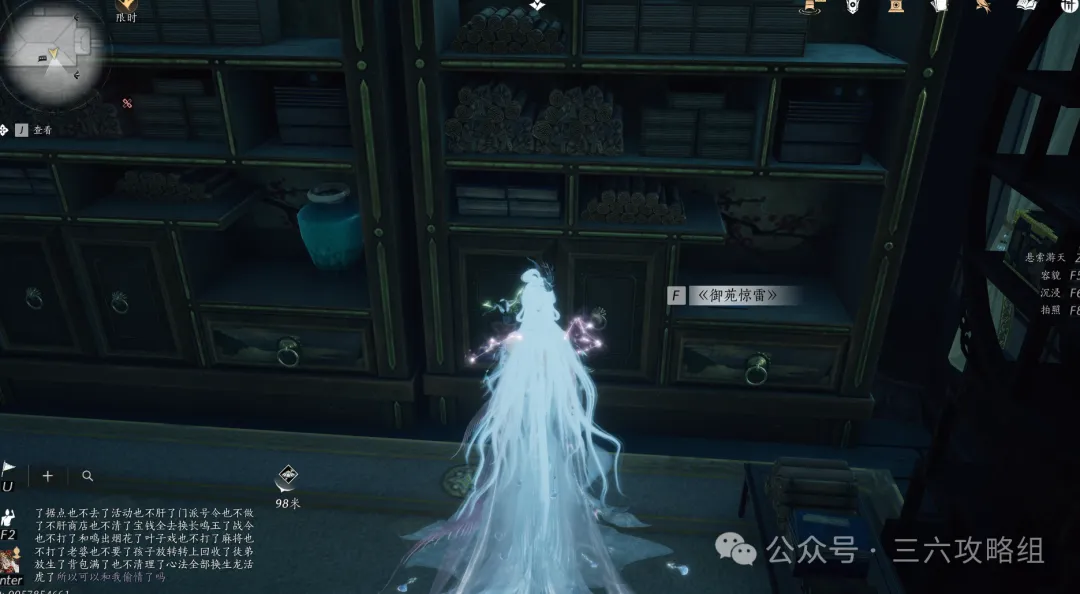Choose the 沉浸 immersive mode entry
This screenshot has width=1080, height=594.
(1051, 293)
